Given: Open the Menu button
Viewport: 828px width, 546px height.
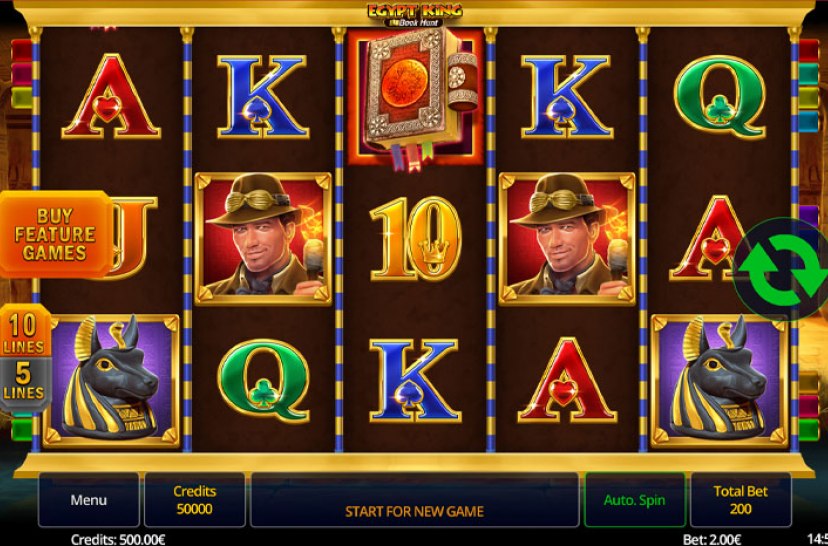Looking at the screenshot, I should tap(88, 500).
